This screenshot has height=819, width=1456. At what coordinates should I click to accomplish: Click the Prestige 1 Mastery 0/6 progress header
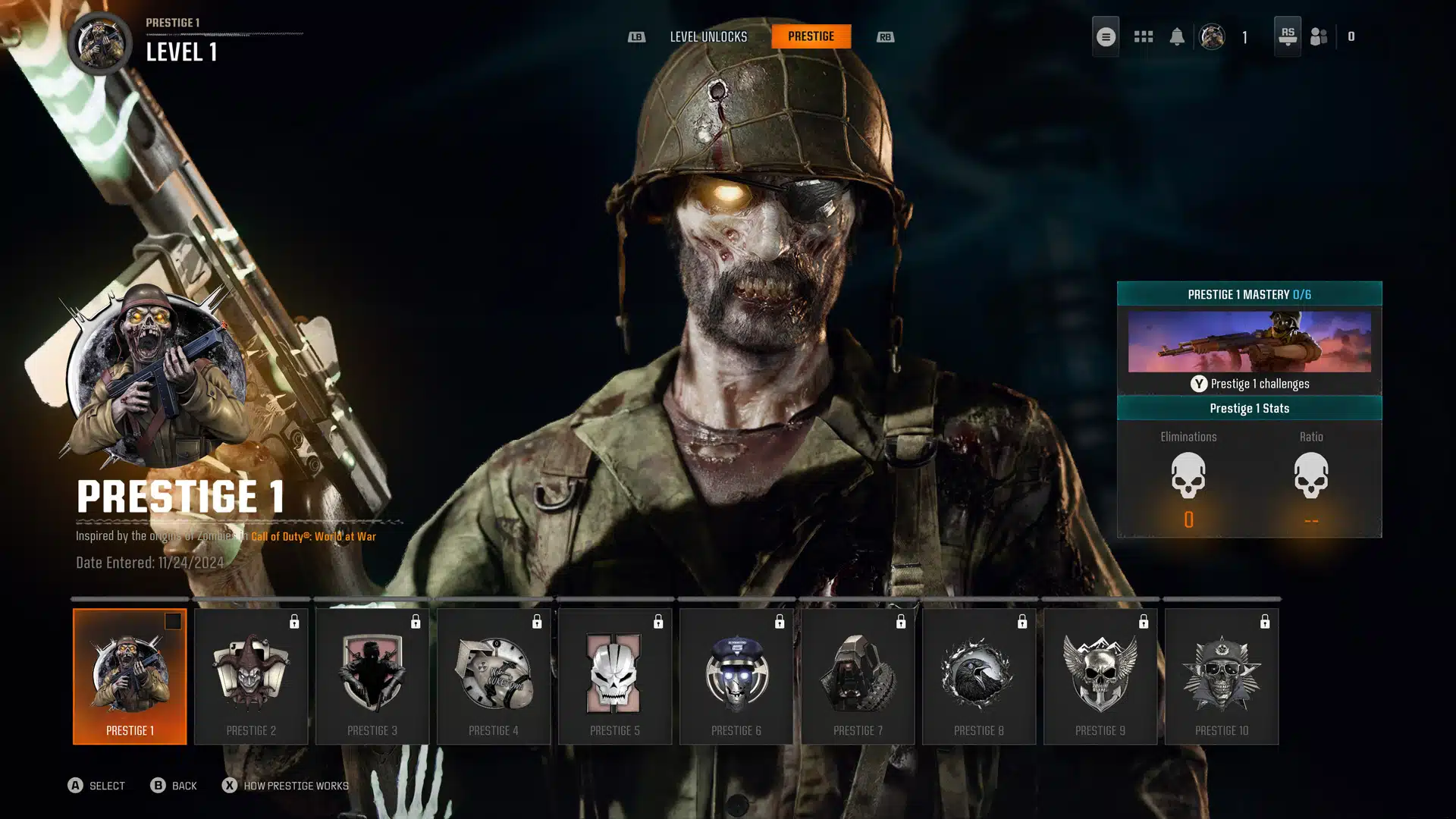tap(1250, 295)
